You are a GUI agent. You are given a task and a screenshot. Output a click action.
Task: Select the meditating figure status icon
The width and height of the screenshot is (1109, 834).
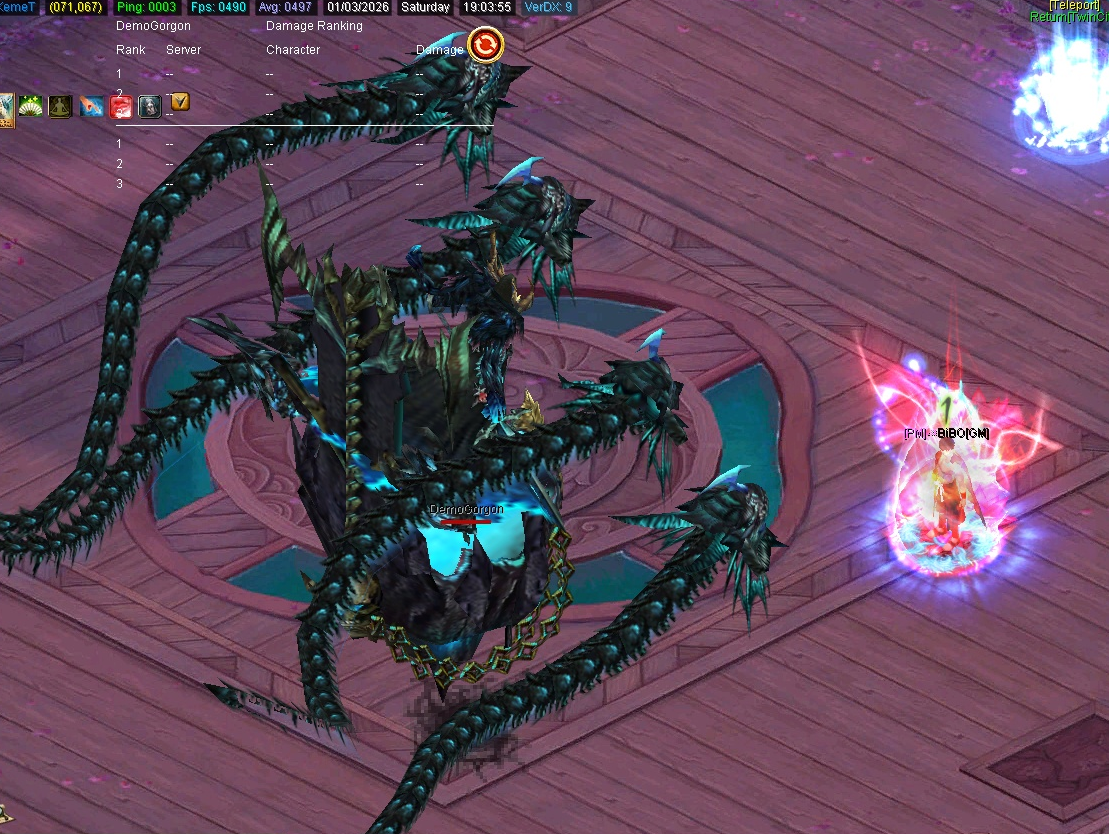pyautogui.click(x=61, y=105)
